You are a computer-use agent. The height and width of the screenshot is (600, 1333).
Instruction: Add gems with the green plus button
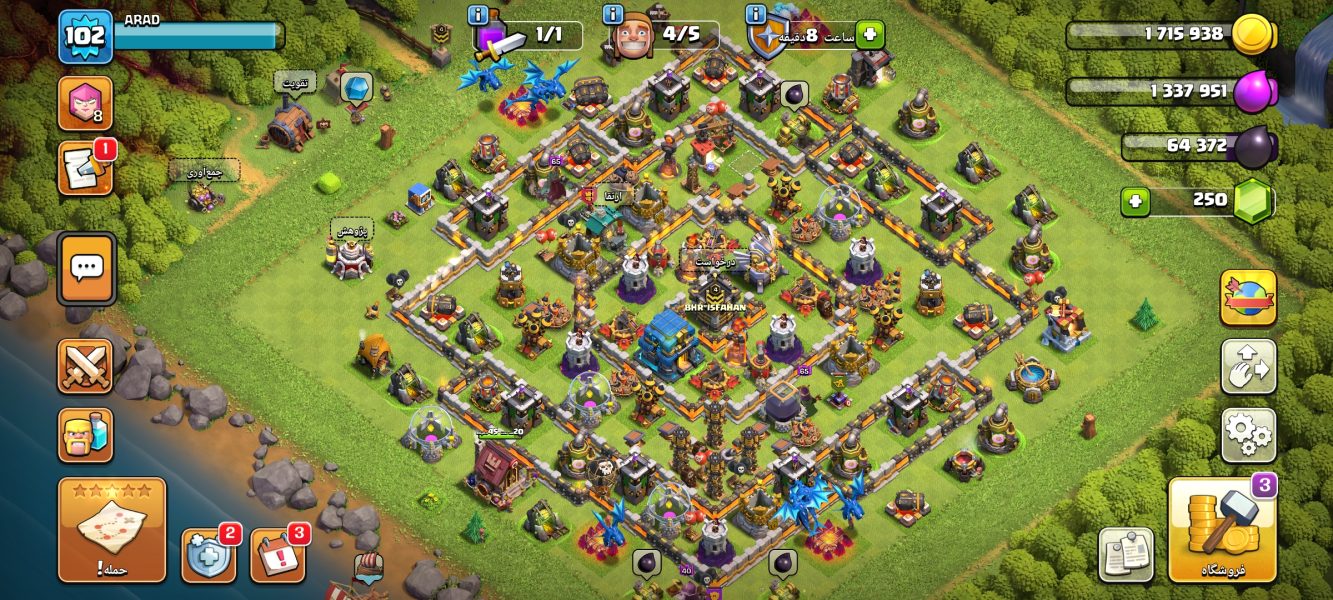(x=1134, y=201)
